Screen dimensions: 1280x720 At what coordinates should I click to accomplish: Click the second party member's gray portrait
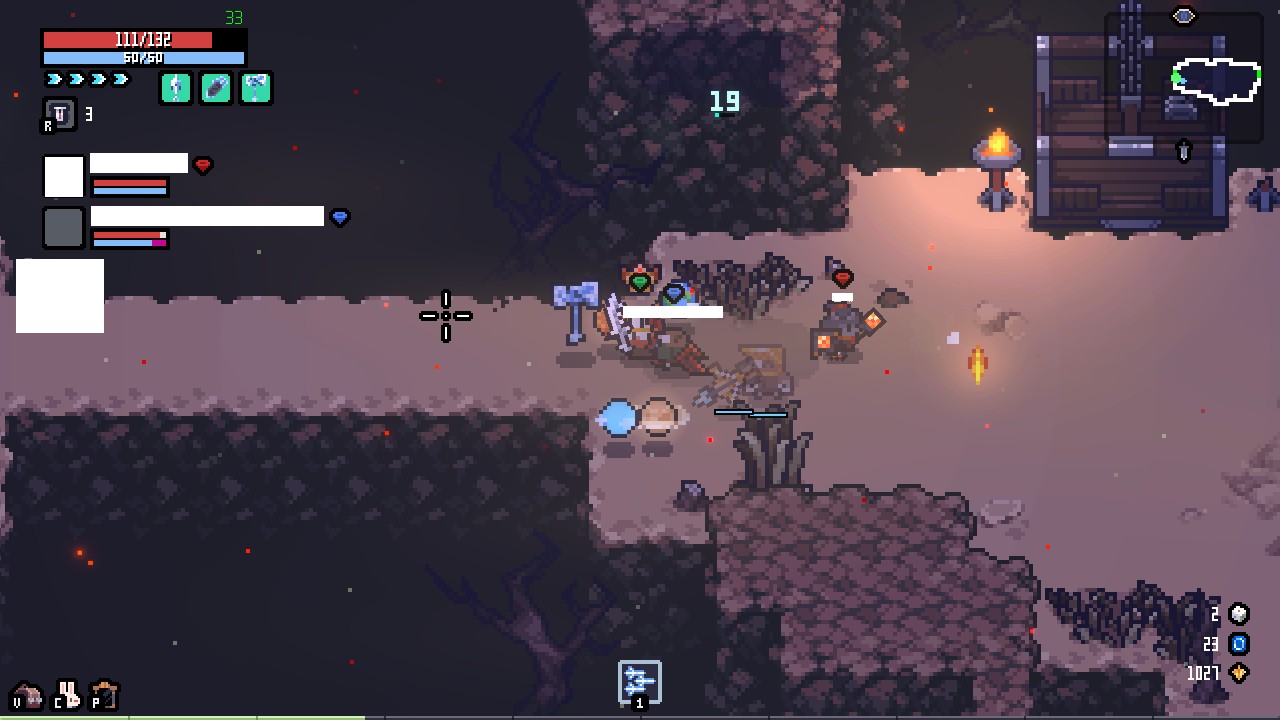click(x=63, y=228)
